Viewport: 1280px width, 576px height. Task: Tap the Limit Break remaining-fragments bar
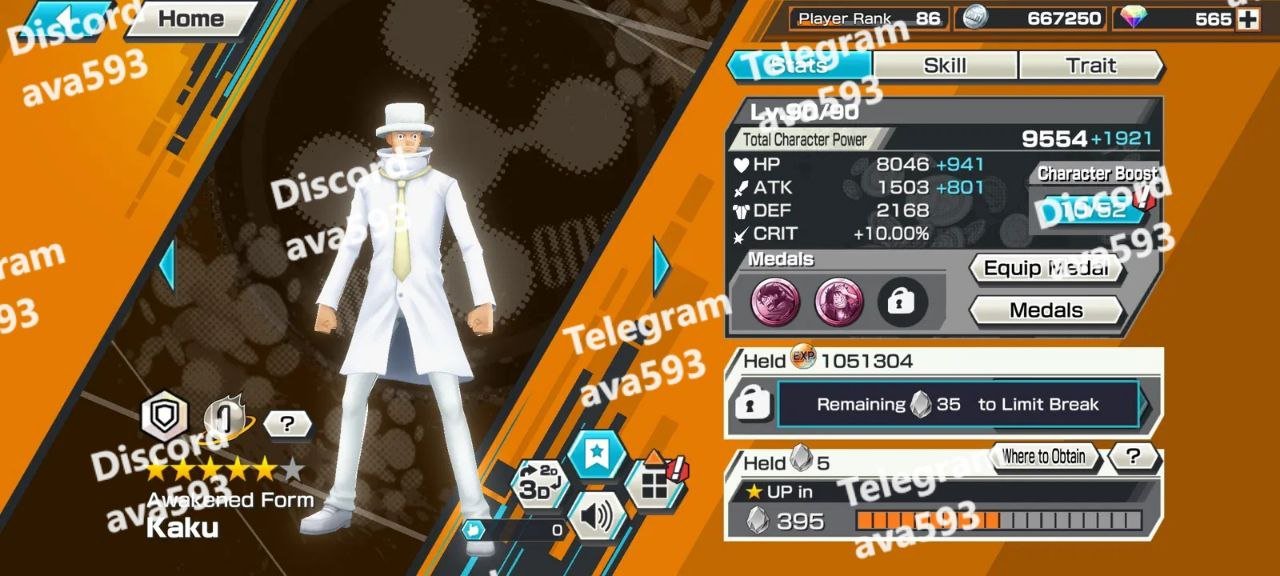(958, 405)
